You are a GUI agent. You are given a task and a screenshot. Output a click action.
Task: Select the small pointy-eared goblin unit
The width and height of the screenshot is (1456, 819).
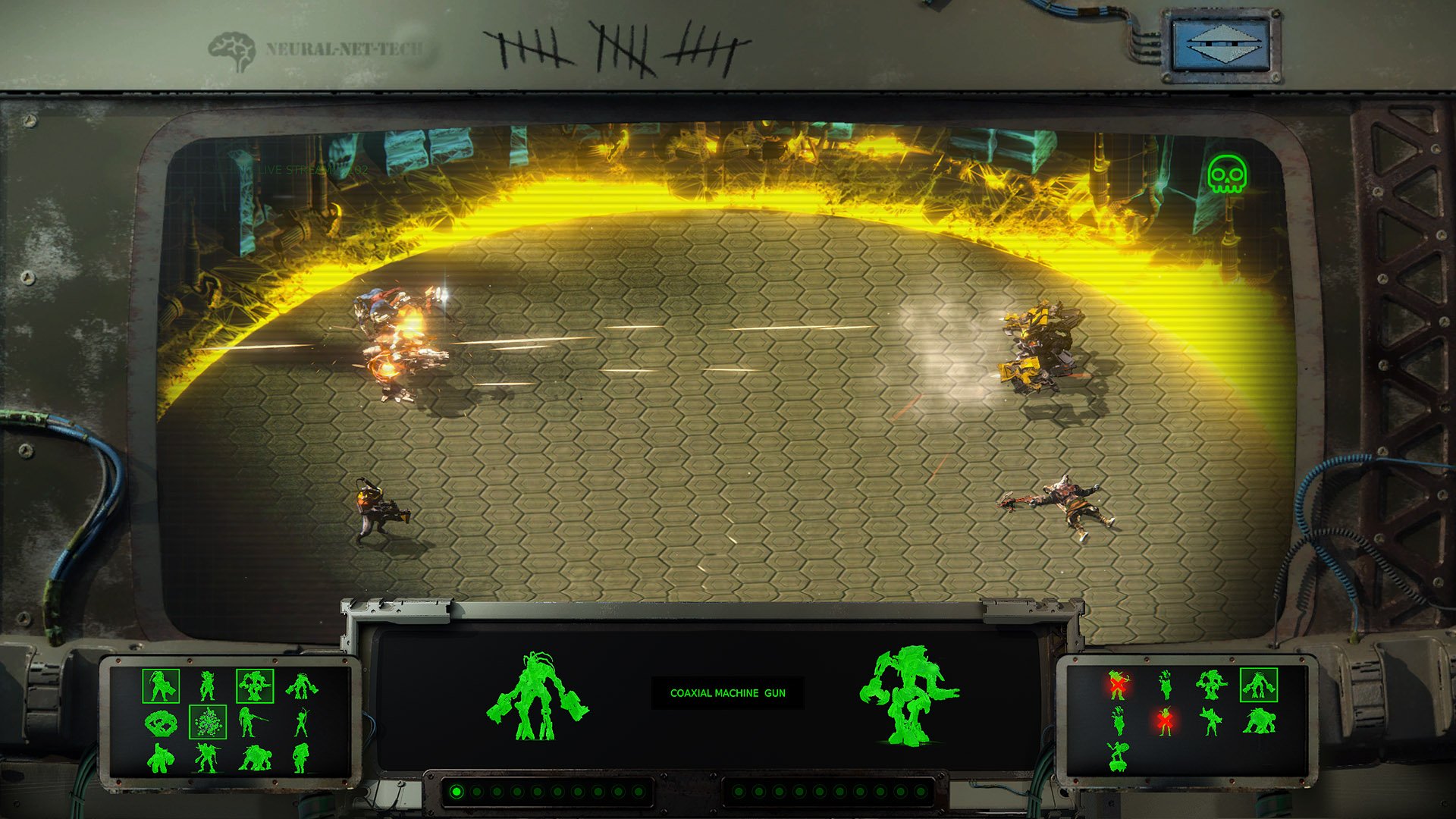pyautogui.click(x=206, y=686)
